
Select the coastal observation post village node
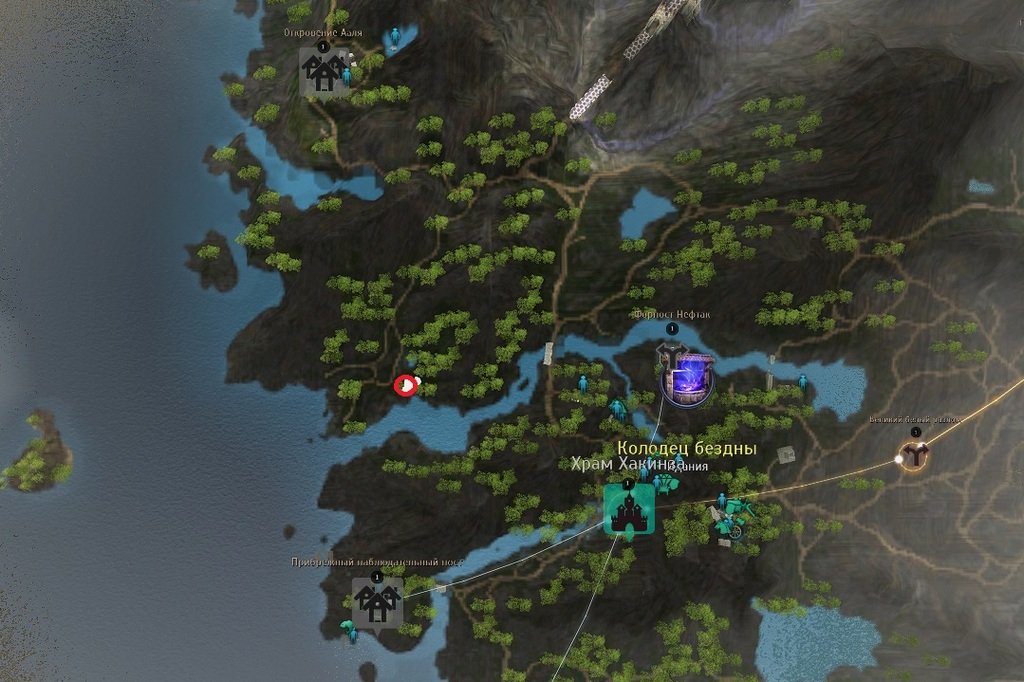378,602
